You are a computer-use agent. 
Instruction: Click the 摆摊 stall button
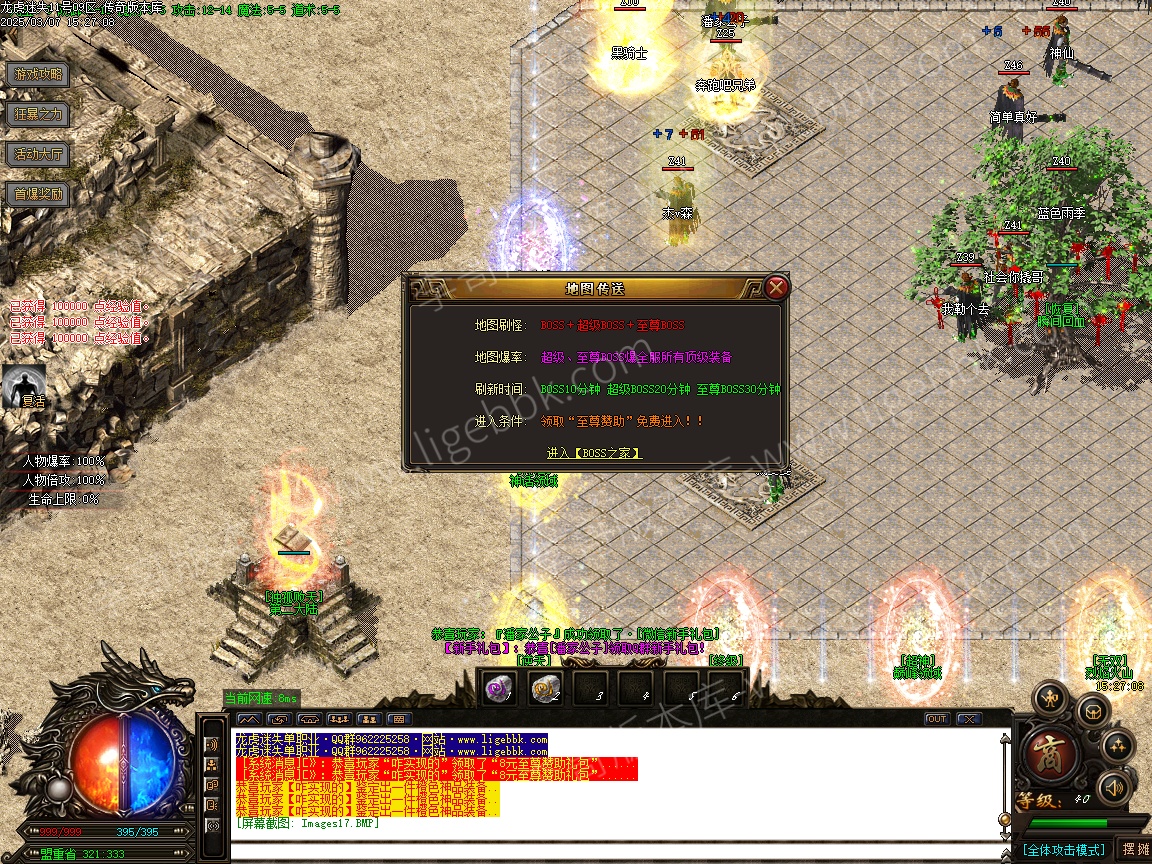pyautogui.click(x=1135, y=849)
